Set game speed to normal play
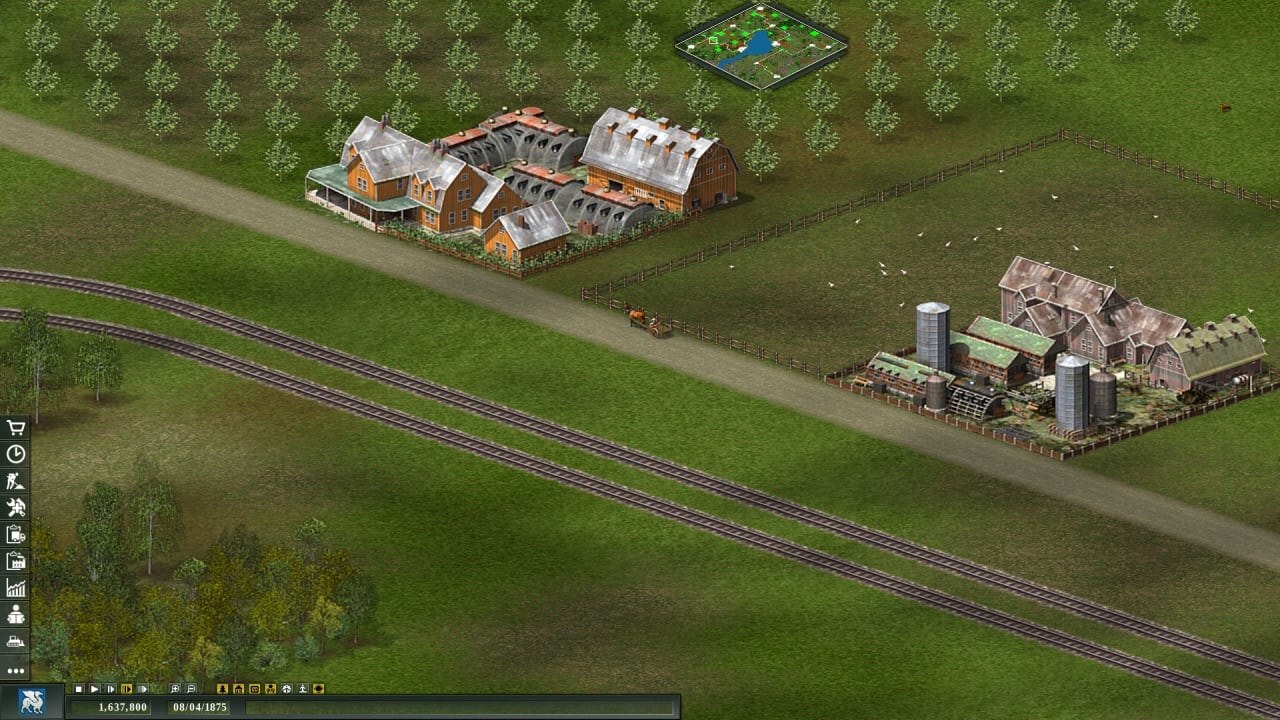 (x=95, y=689)
